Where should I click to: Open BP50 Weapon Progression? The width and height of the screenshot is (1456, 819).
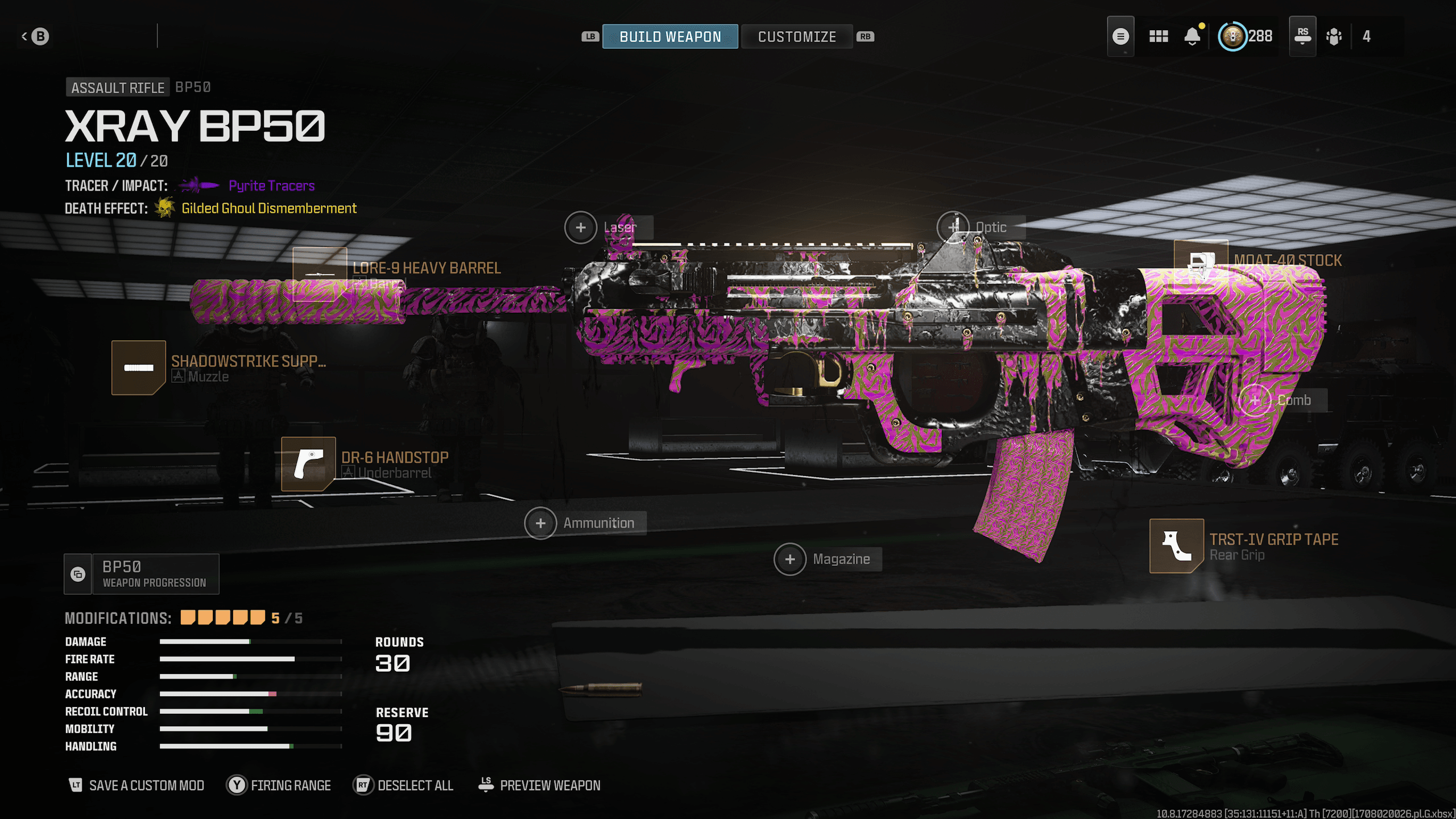tap(142, 574)
